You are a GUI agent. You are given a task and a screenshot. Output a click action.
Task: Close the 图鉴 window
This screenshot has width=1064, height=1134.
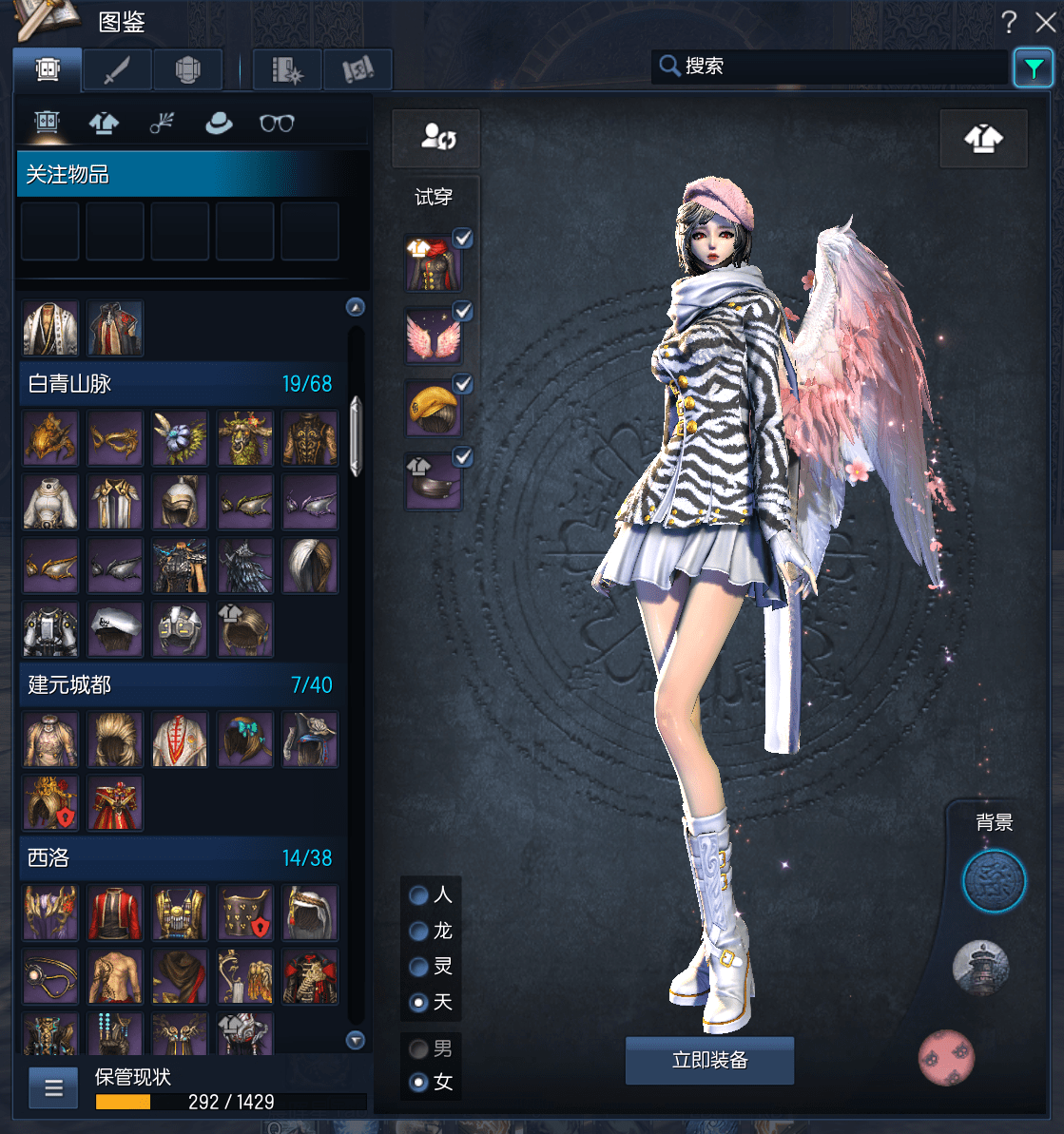[x=1045, y=22]
